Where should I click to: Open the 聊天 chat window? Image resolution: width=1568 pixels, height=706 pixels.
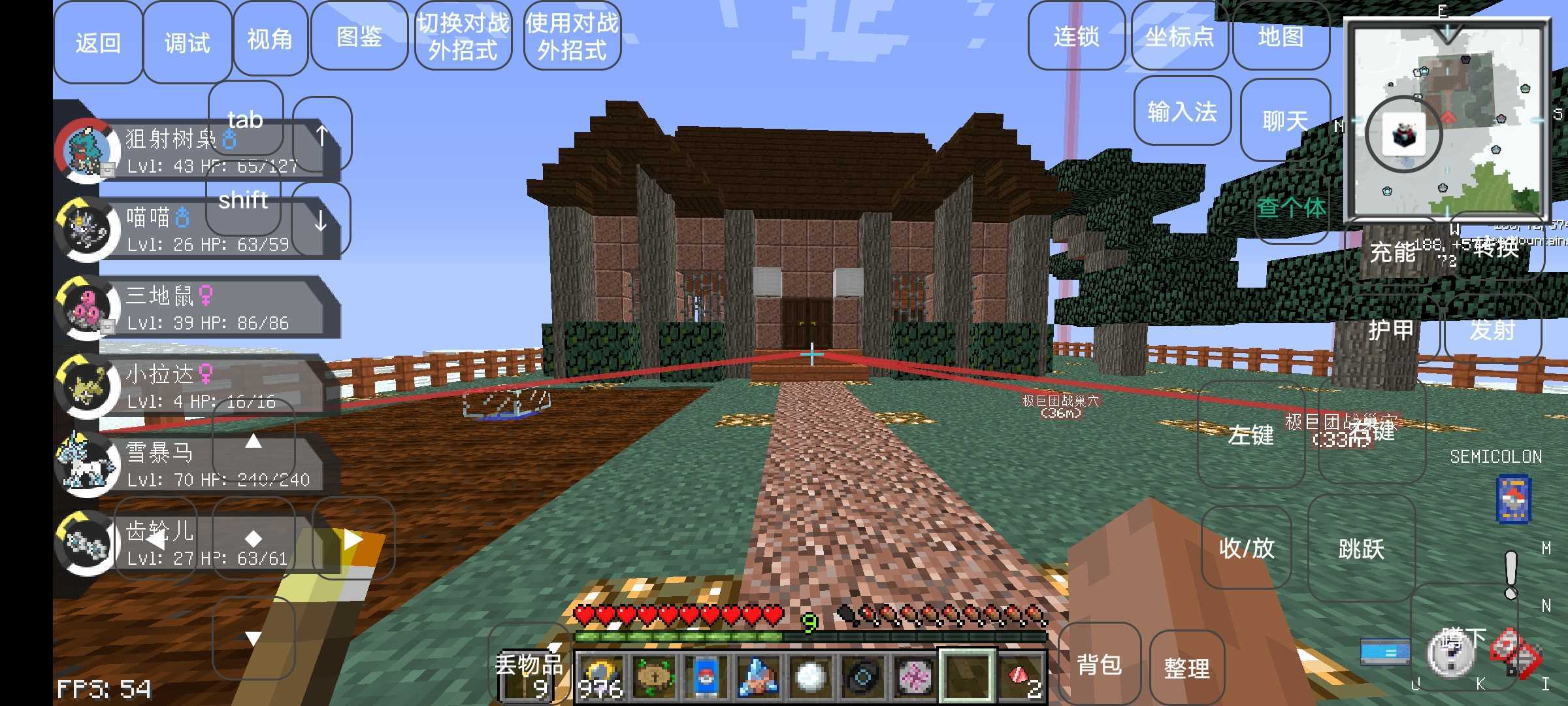tap(1284, 120)
